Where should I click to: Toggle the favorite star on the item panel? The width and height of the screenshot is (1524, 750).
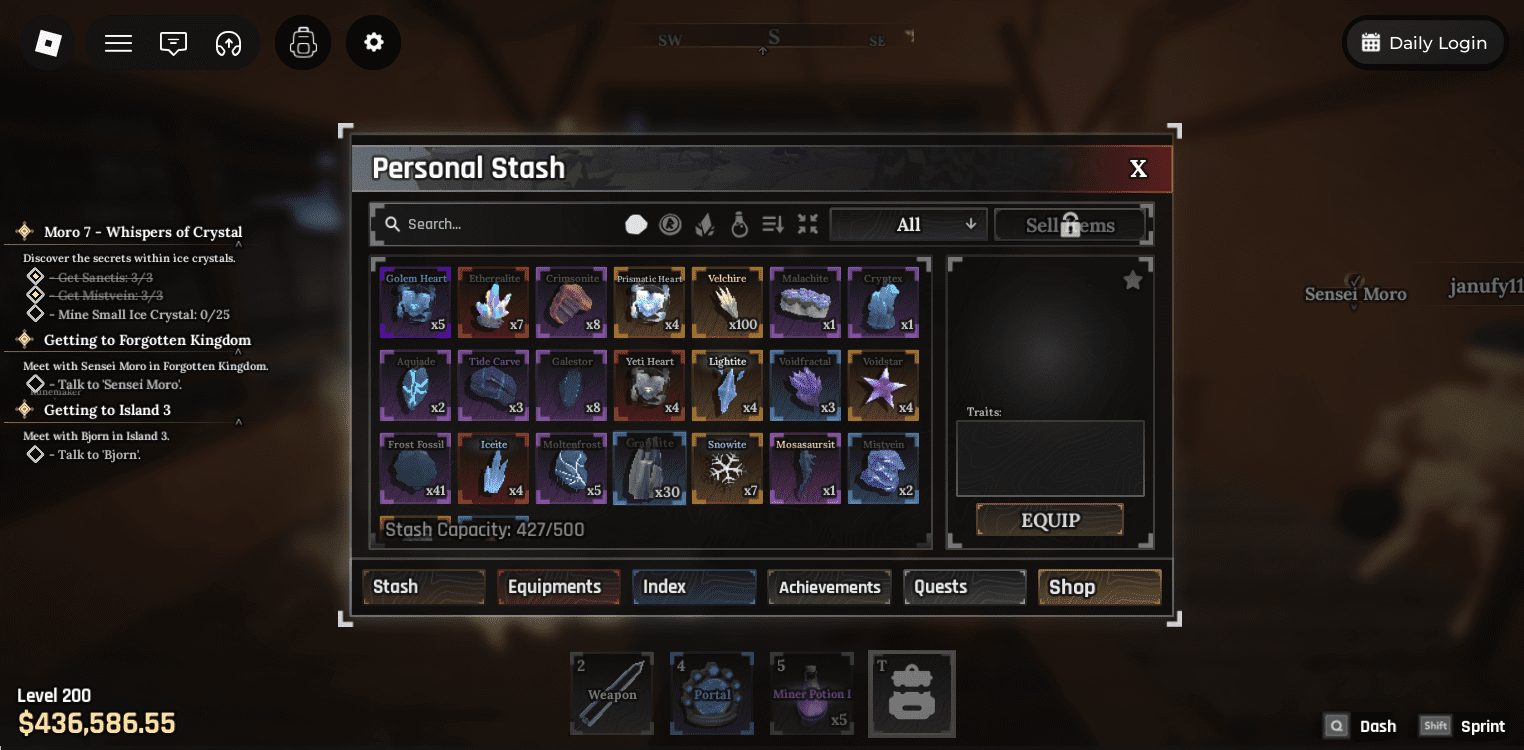point(1132,280)
